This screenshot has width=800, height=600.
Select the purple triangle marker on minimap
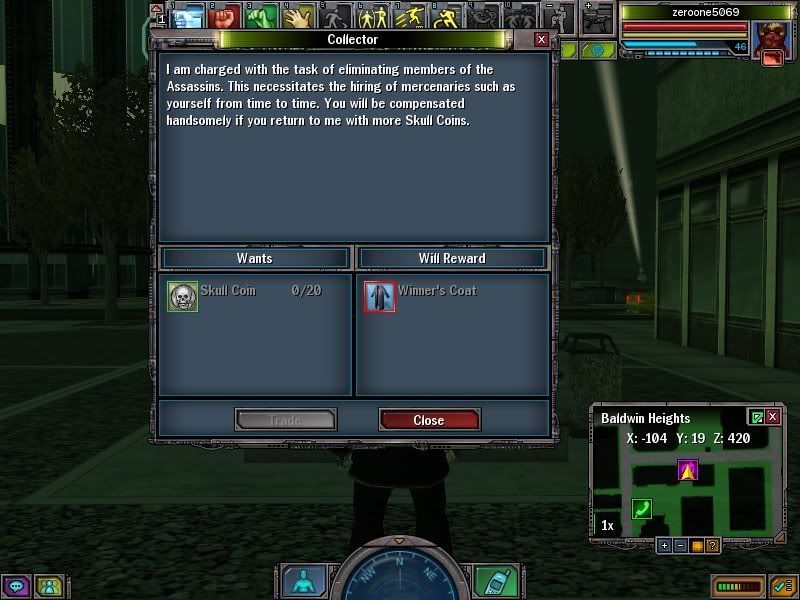pos(687,469)
